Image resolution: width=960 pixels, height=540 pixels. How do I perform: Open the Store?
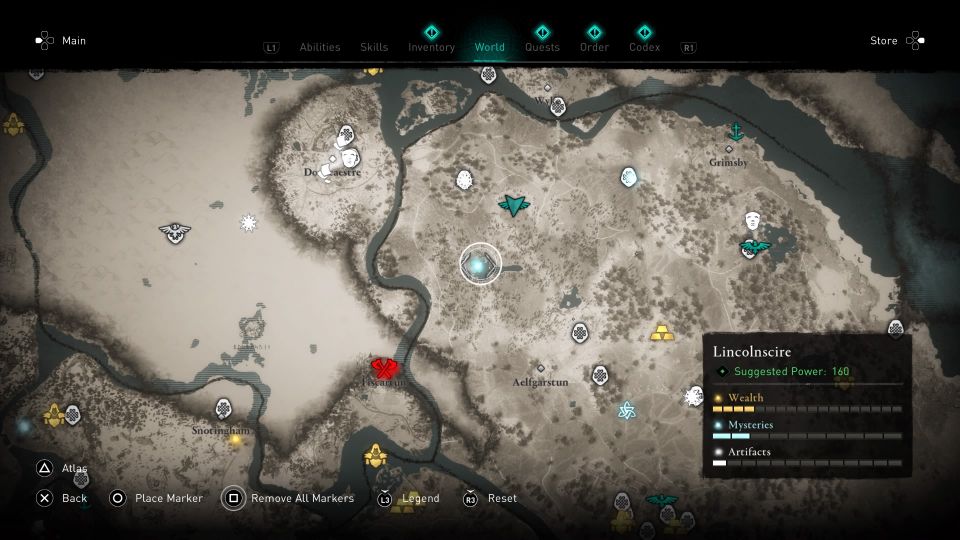pos(884,41)
